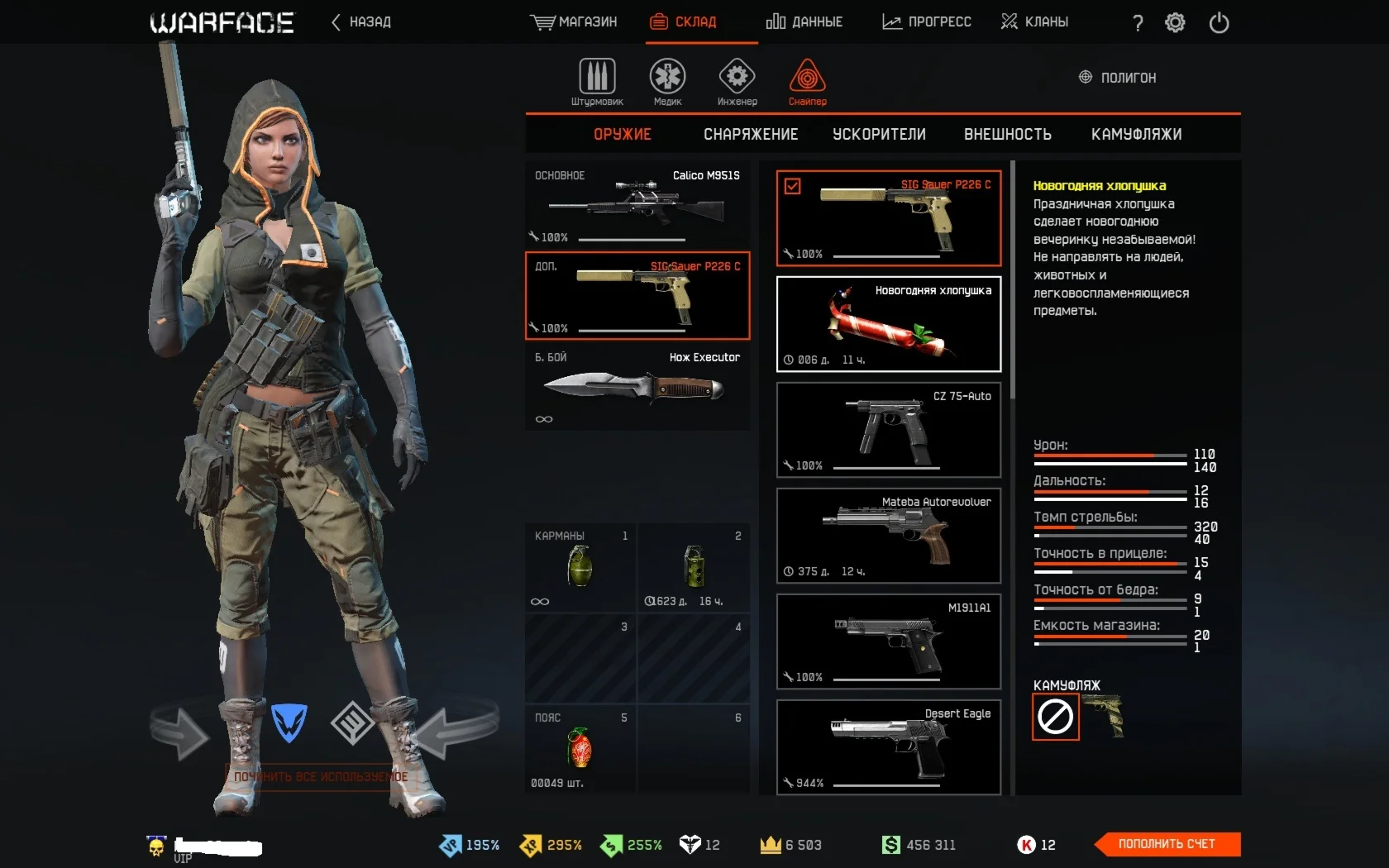Open settings via the gear icon
Viewport: 1389px width, 868px height.
pos(1175,22)
